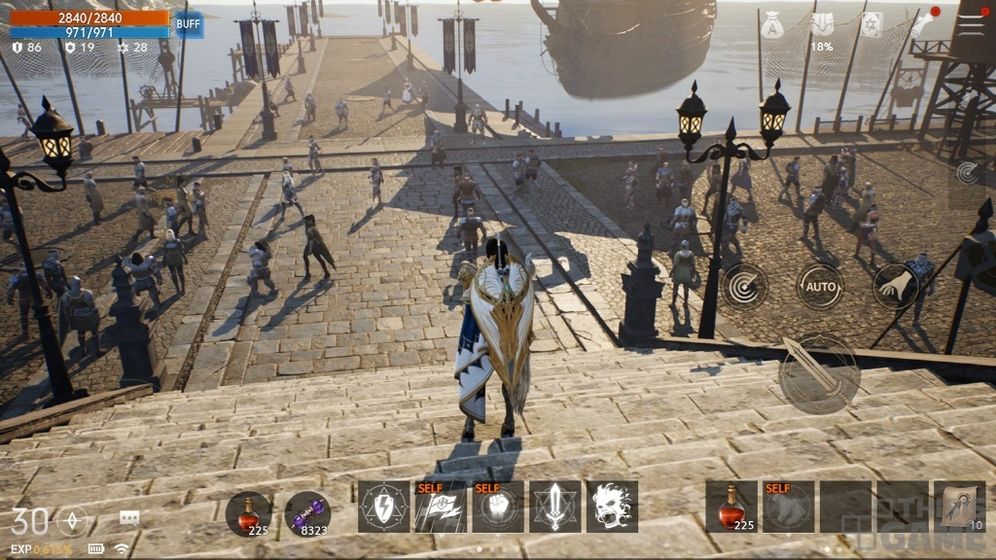Viewport: 996px width, 560px height.
Task: Open the scroll icon with red notification
Action: 922,24
